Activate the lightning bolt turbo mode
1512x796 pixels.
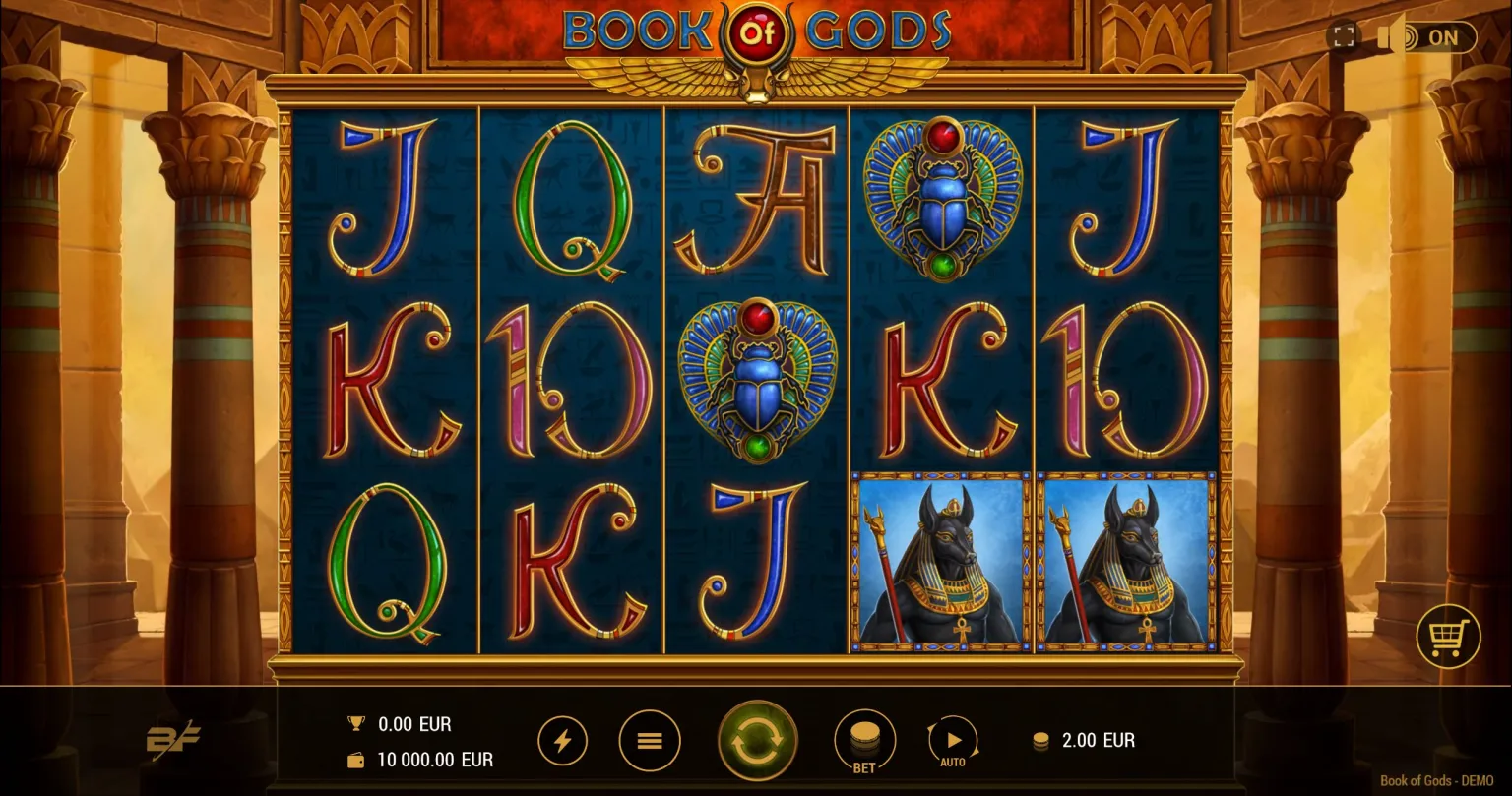[563, 740]
